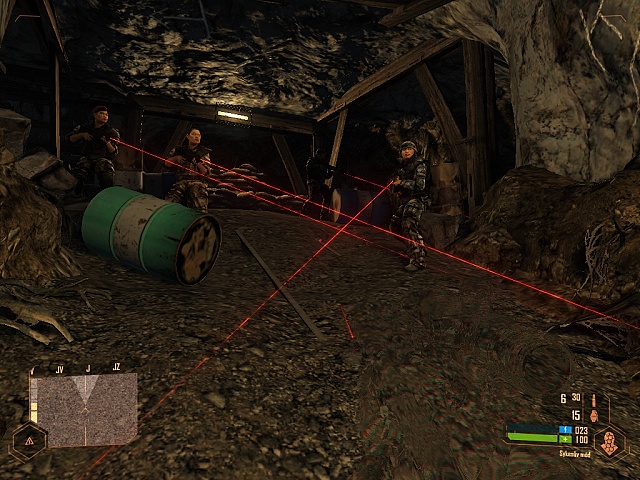Select the grenade icon
The image size is (640, 480).
point(592,415)
